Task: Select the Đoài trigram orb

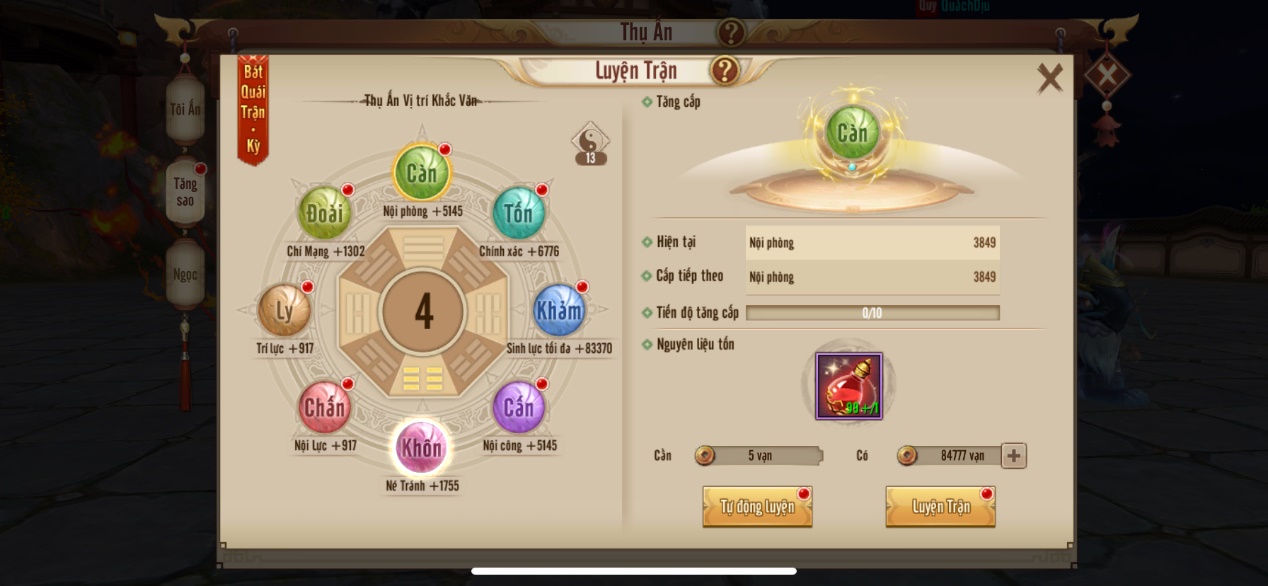Action: pyautogui.click(x=324, y=213)
